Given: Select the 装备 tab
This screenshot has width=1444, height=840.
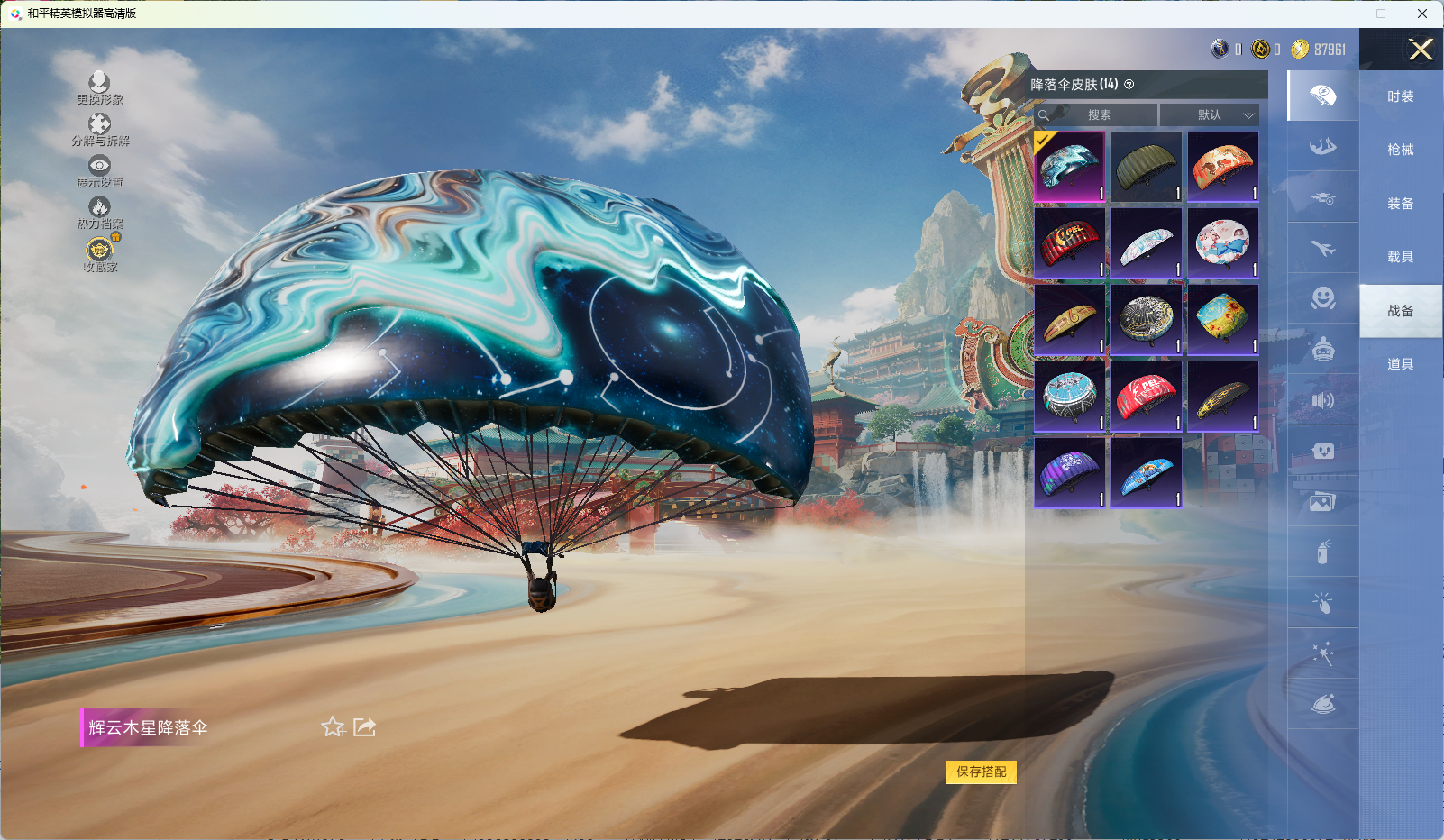Looking at the screenshot, I should pos(1400,204).
